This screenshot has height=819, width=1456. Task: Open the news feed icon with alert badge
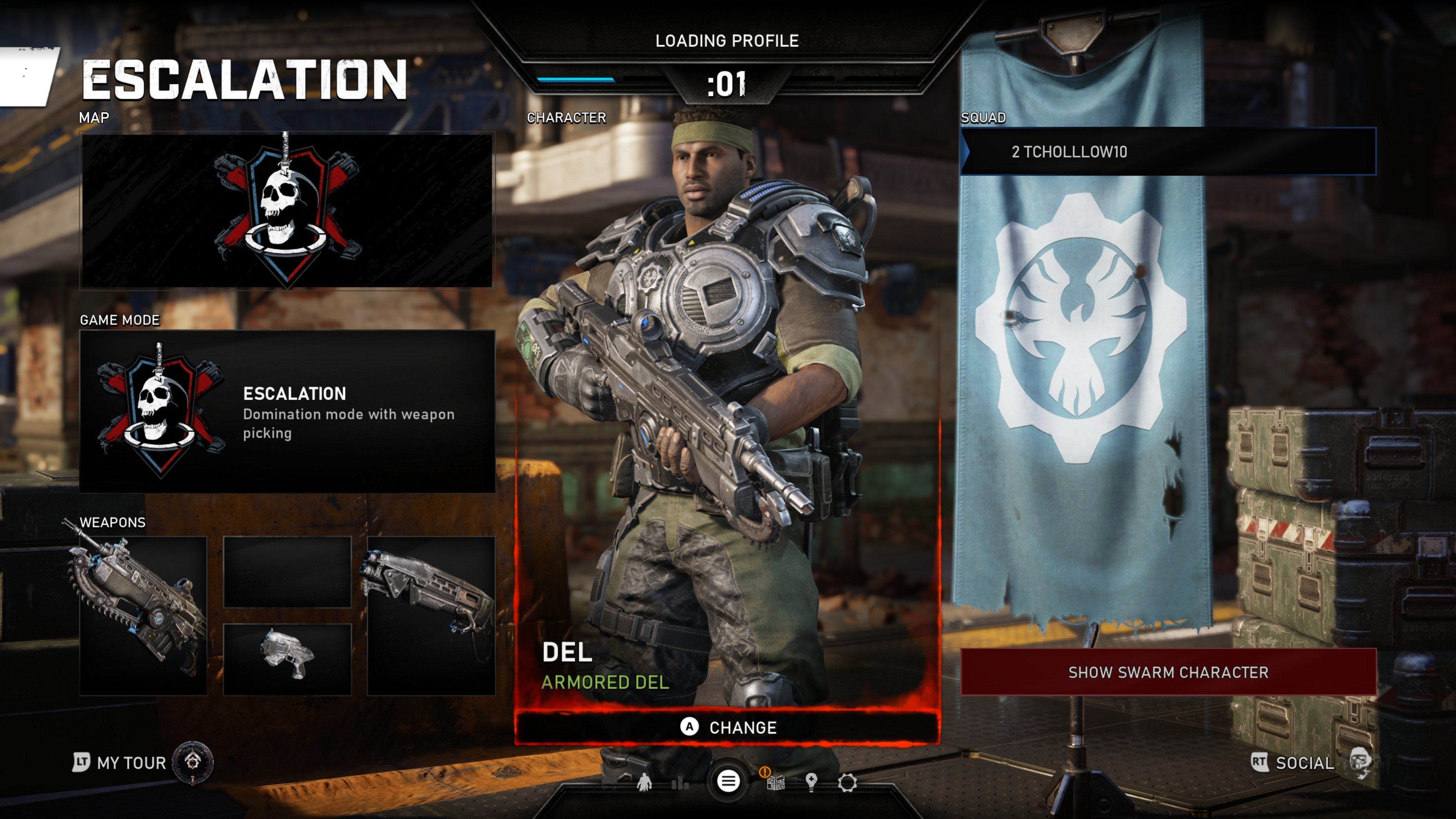tap(775, 783)
